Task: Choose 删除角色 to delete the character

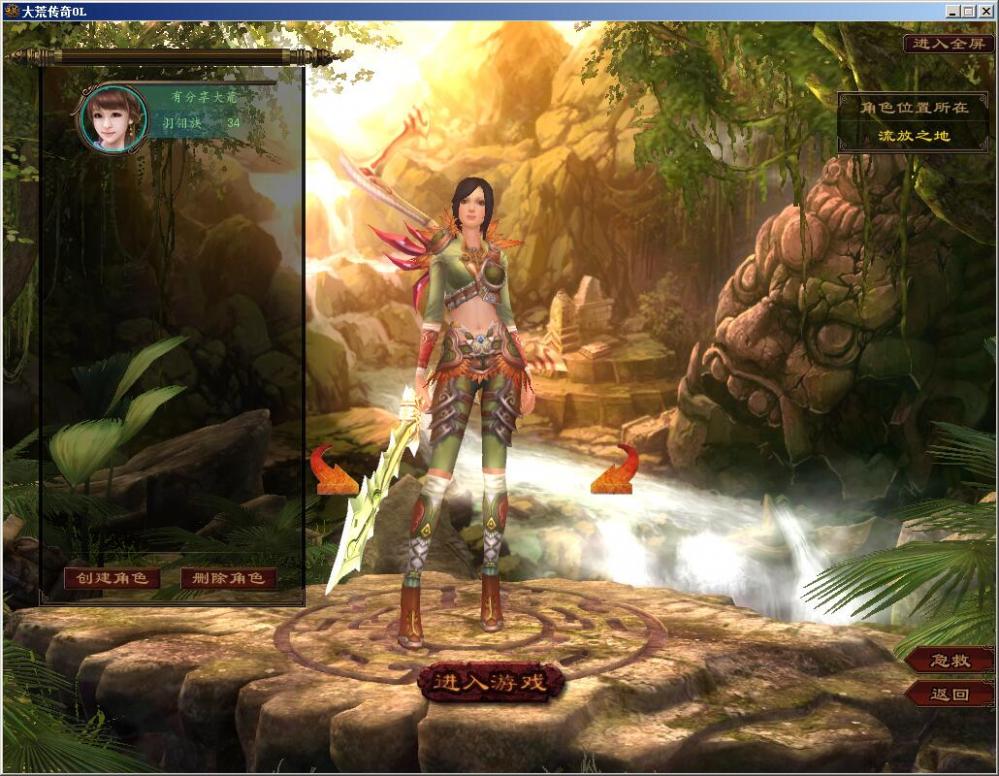Action: (228, 578)
